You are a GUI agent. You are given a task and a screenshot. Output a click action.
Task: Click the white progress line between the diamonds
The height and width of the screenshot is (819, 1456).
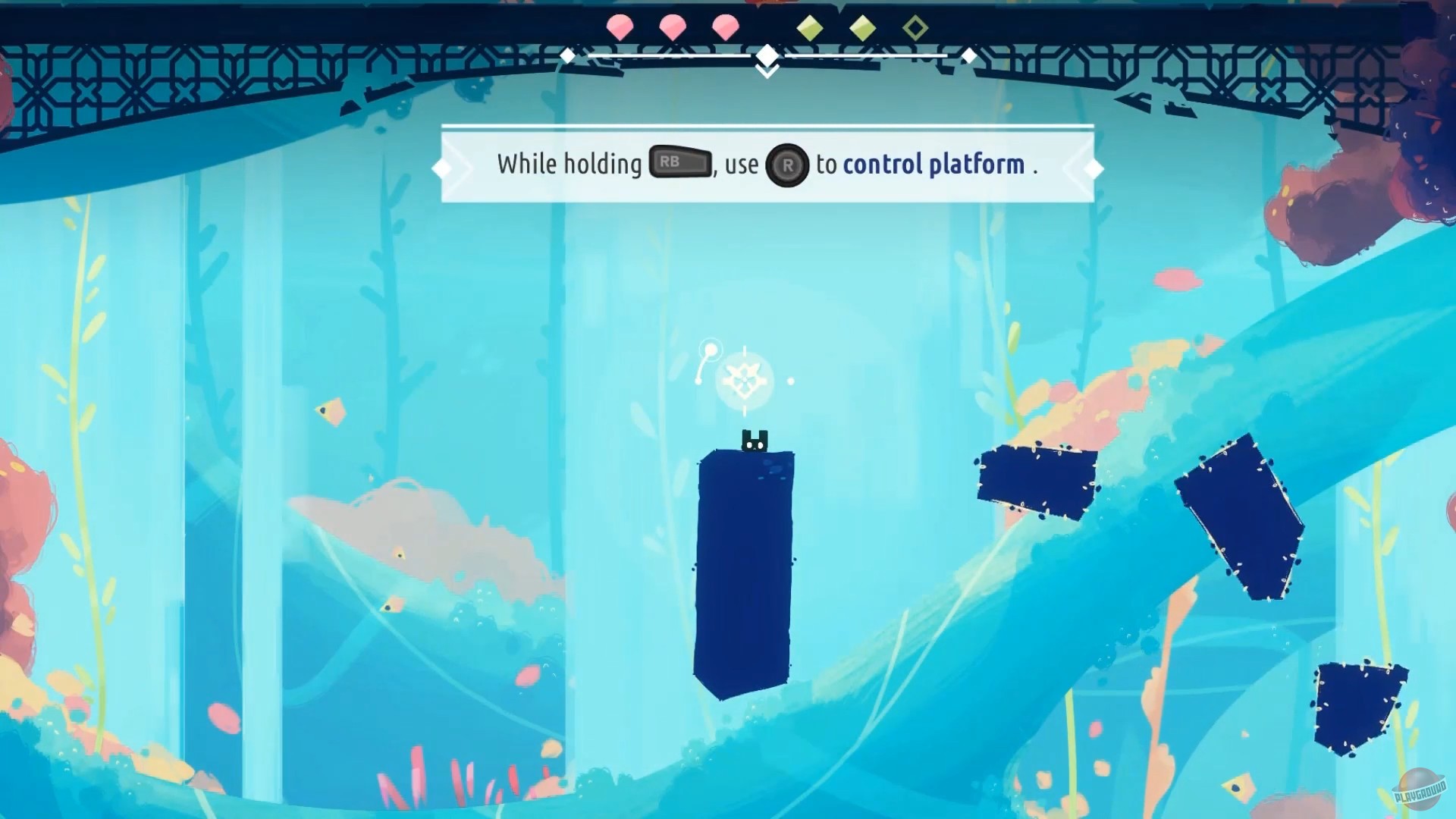(x=667, y=55)
